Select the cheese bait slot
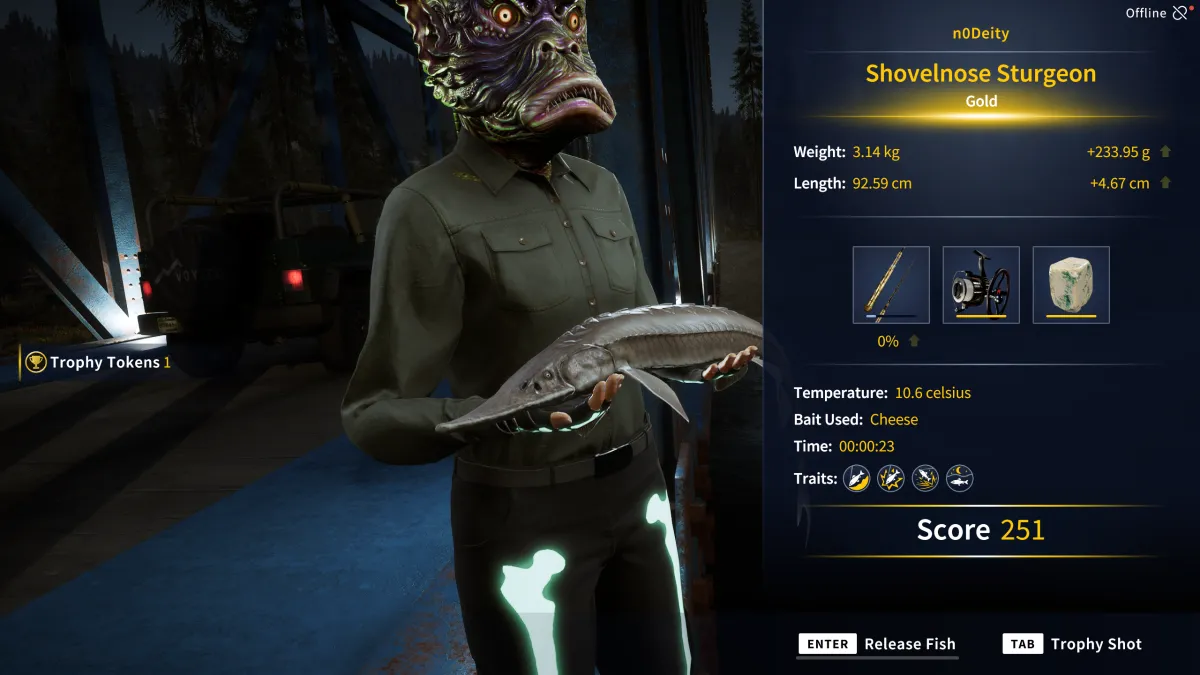 [1071, 285]
